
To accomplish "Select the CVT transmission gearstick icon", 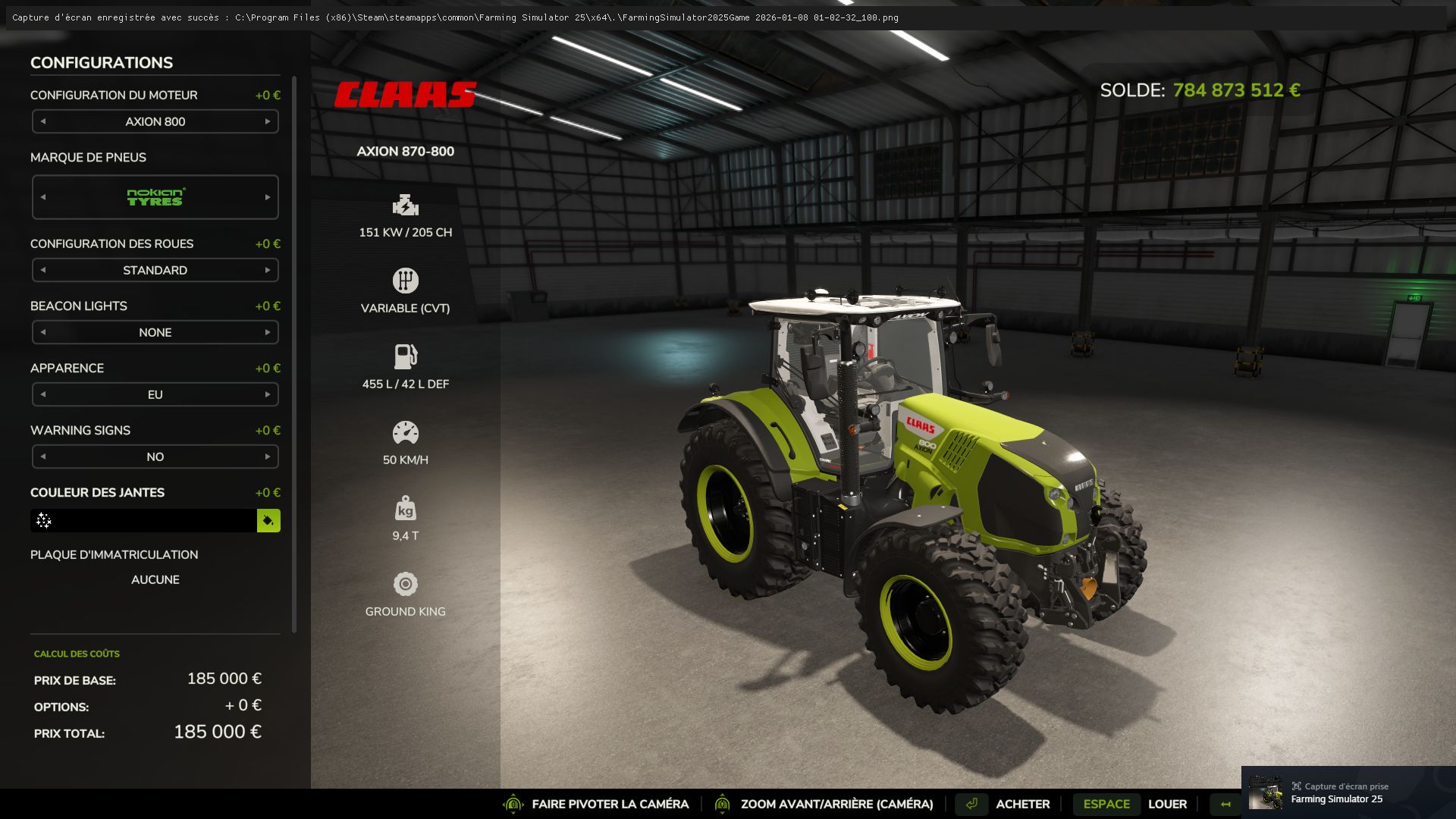I will (x=406, y=281).
